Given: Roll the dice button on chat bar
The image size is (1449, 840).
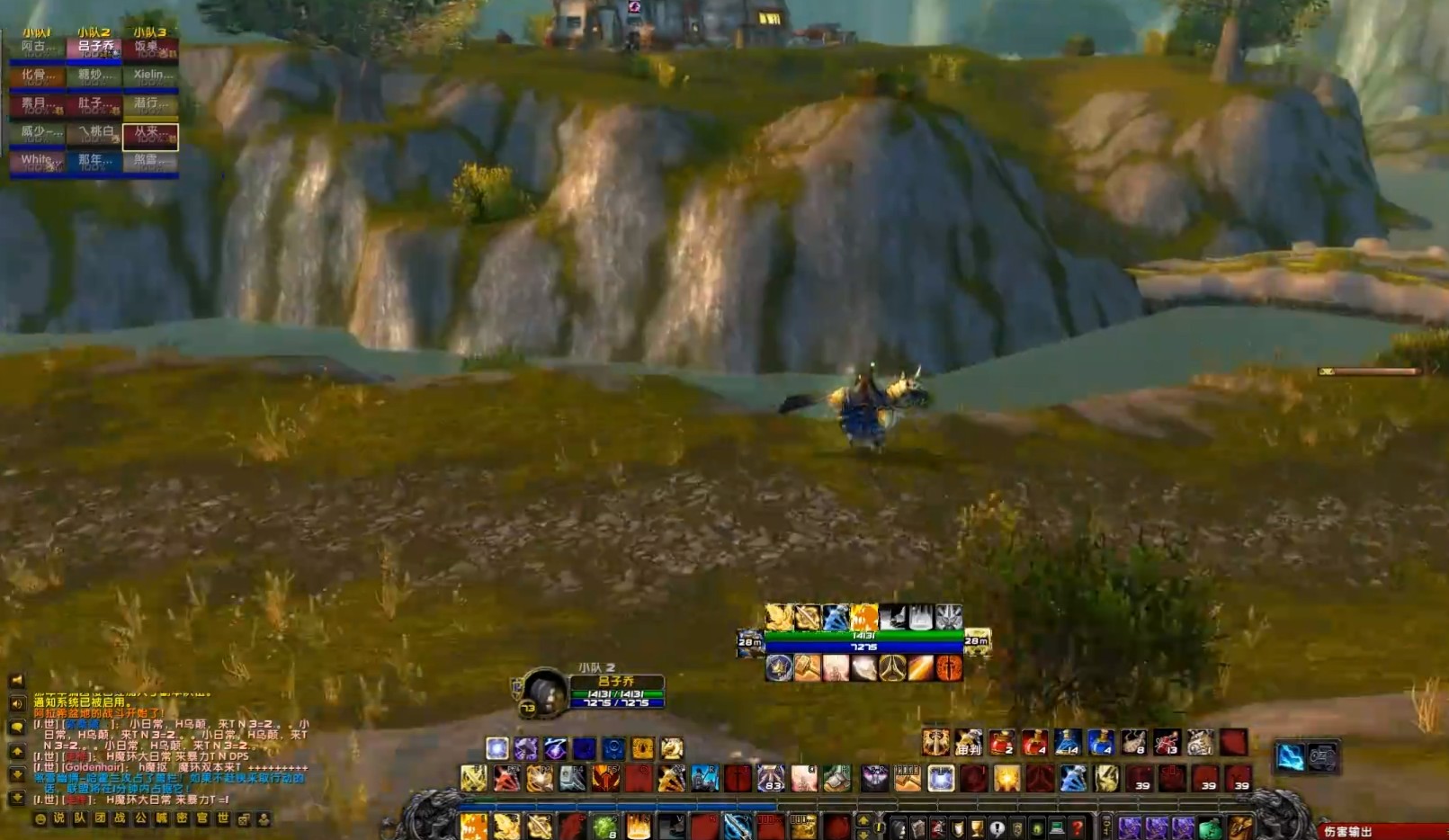Looking at the screenshot, I should (244, 819).
